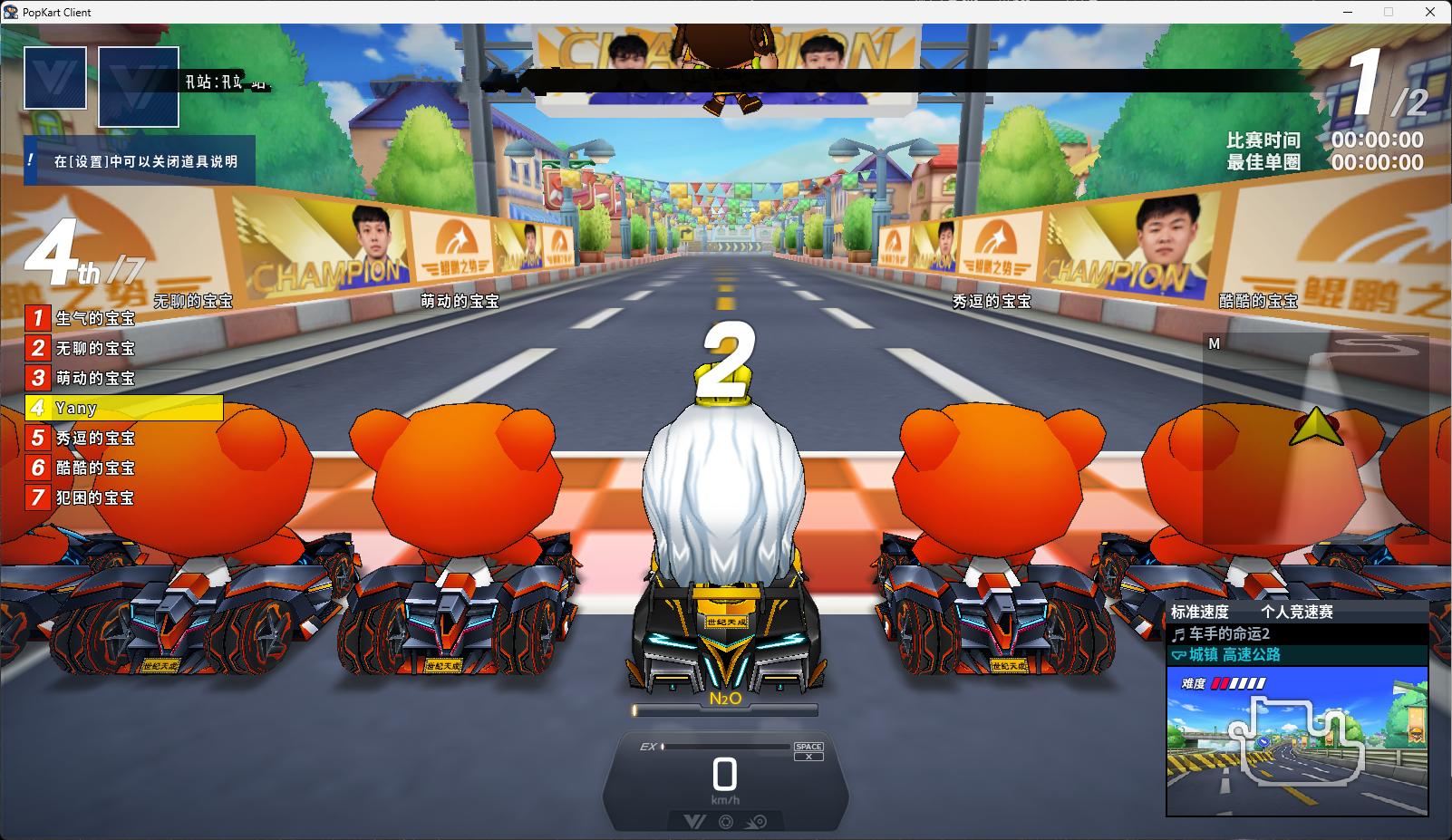The width and height of the screenshot is (1452, 840).
Task: Open the 城镇 高速公路 track preview image
Action: [x=1297, y=740]
